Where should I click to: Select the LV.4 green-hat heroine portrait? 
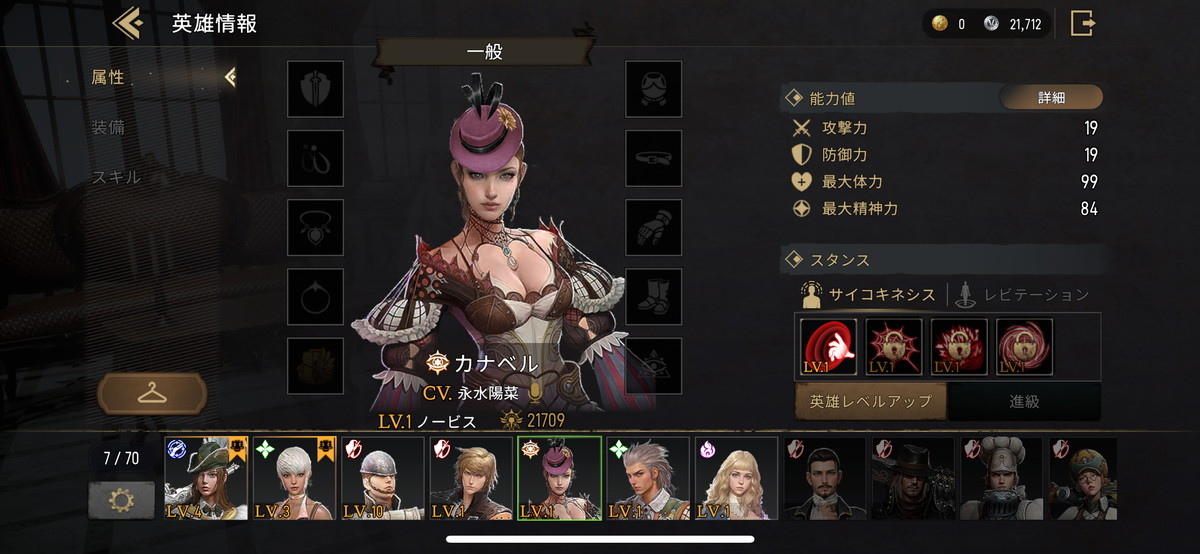click(x=206, y=478)
